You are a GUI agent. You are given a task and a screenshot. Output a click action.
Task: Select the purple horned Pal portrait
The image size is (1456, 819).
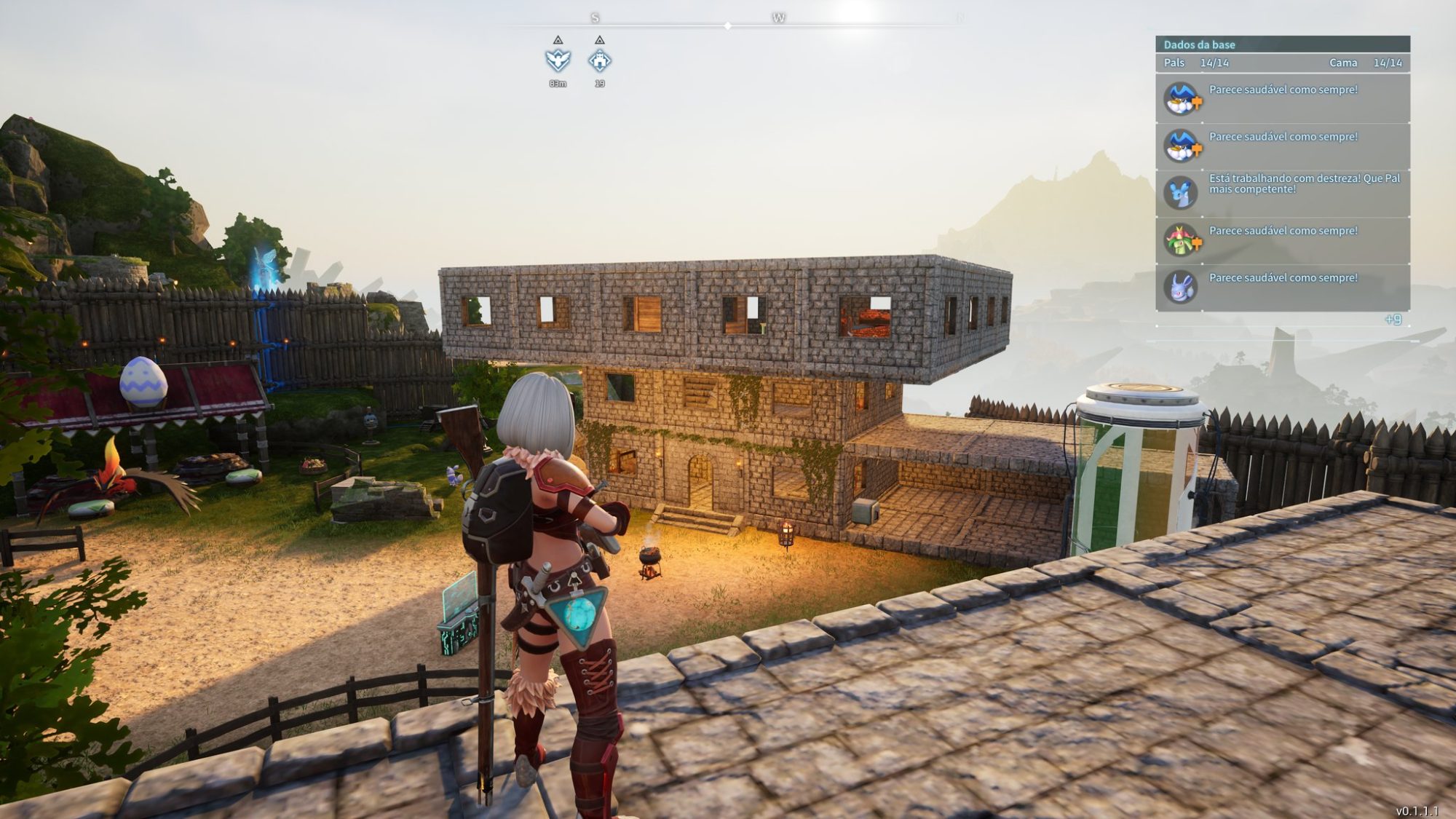1180,288
